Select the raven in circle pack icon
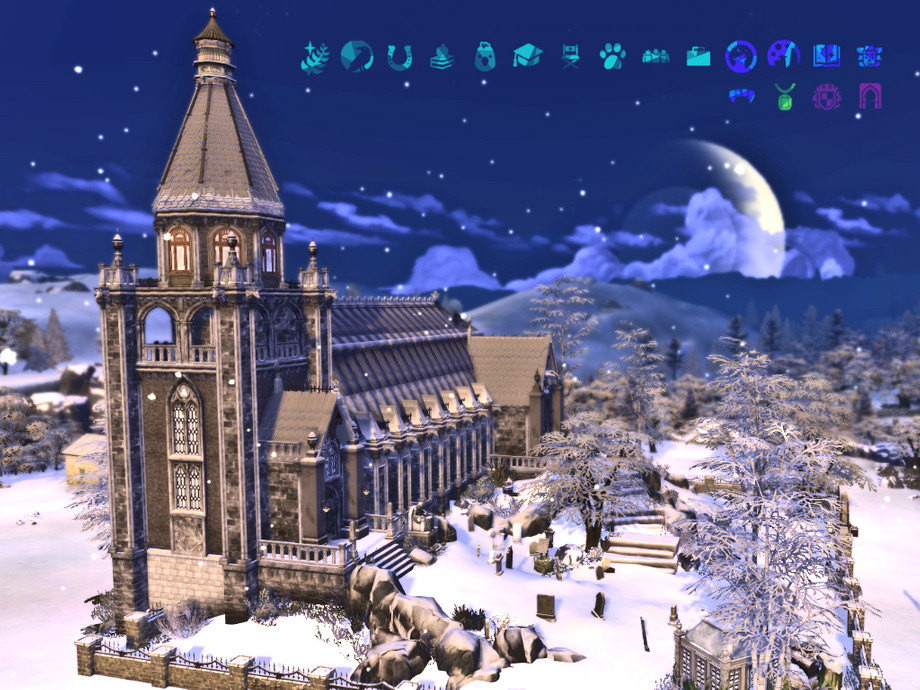Image resolution: width=920 pixels, height=690 pixels. click(x=357, y=56)
